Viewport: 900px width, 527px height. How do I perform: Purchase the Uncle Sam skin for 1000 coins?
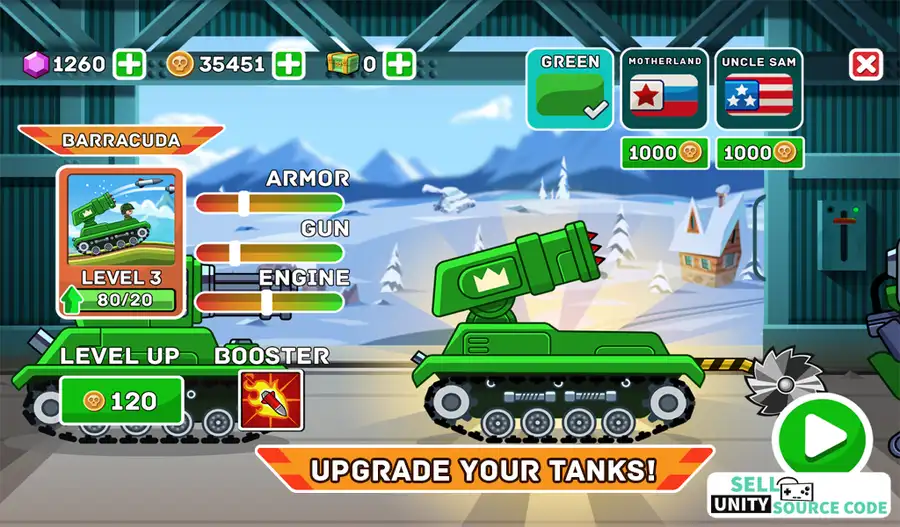click(759, 153)
